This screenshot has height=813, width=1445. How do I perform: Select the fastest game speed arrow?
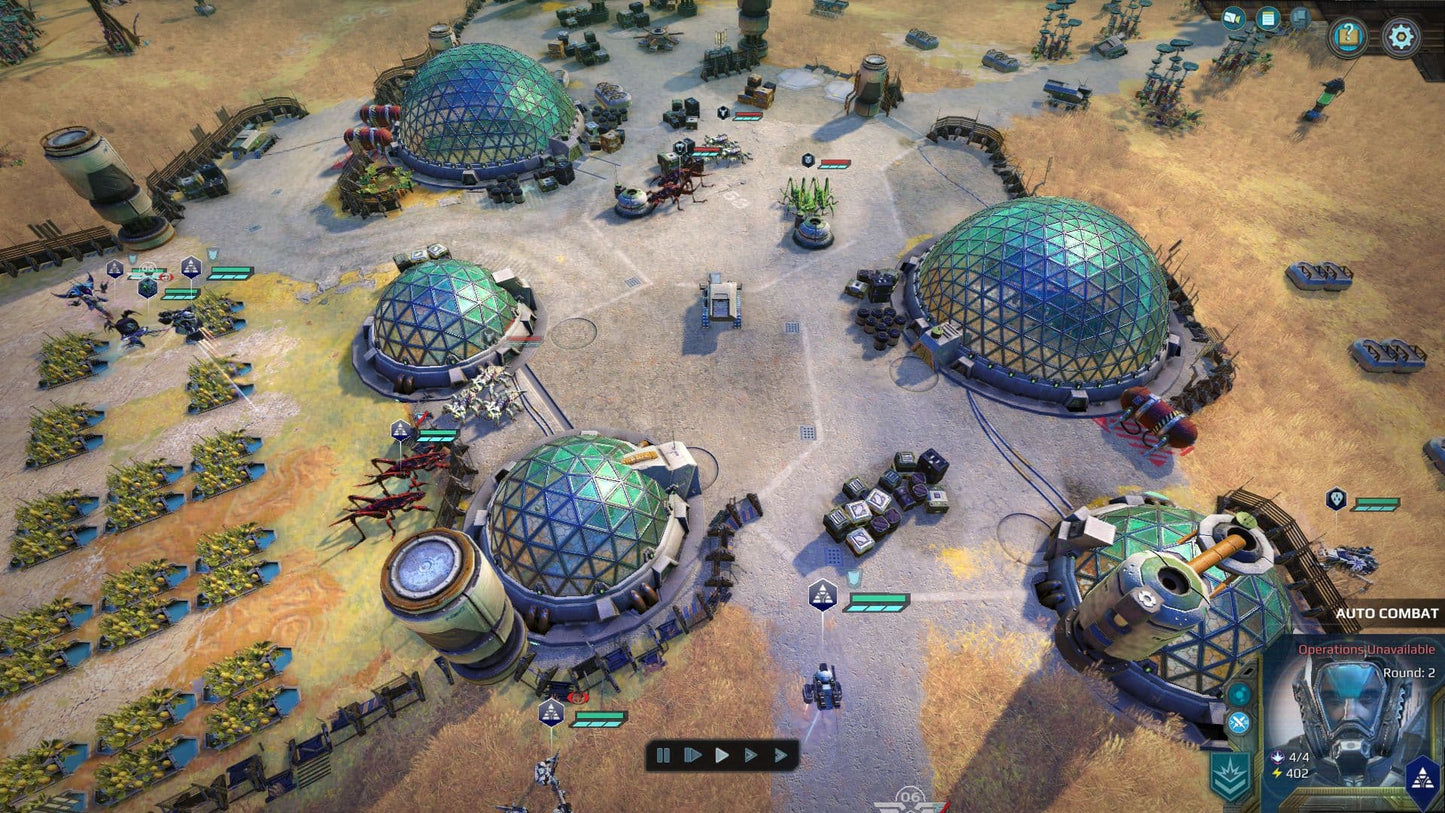(x=782, y=755)
